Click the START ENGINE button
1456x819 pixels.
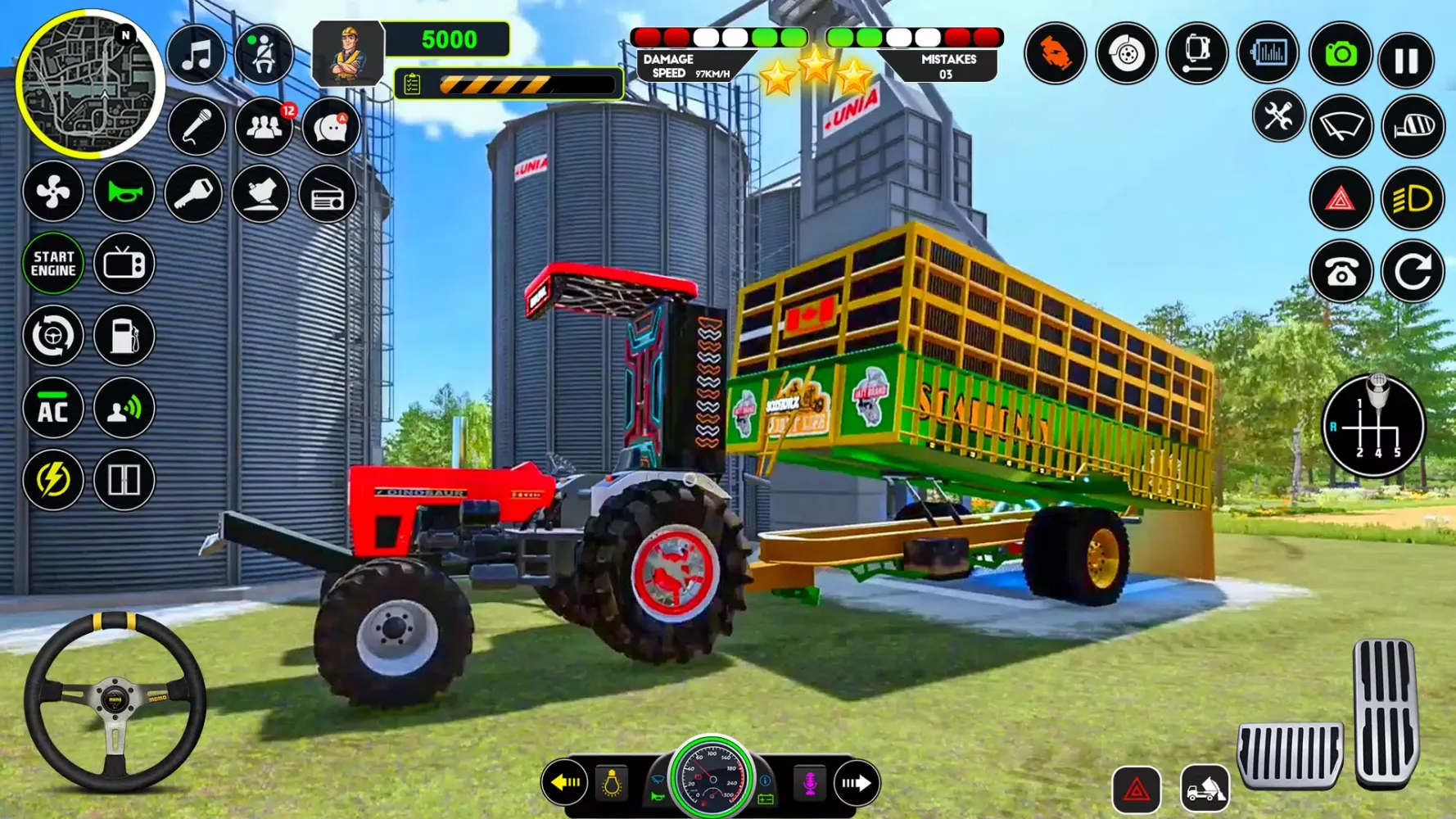[x=53, y=264]
